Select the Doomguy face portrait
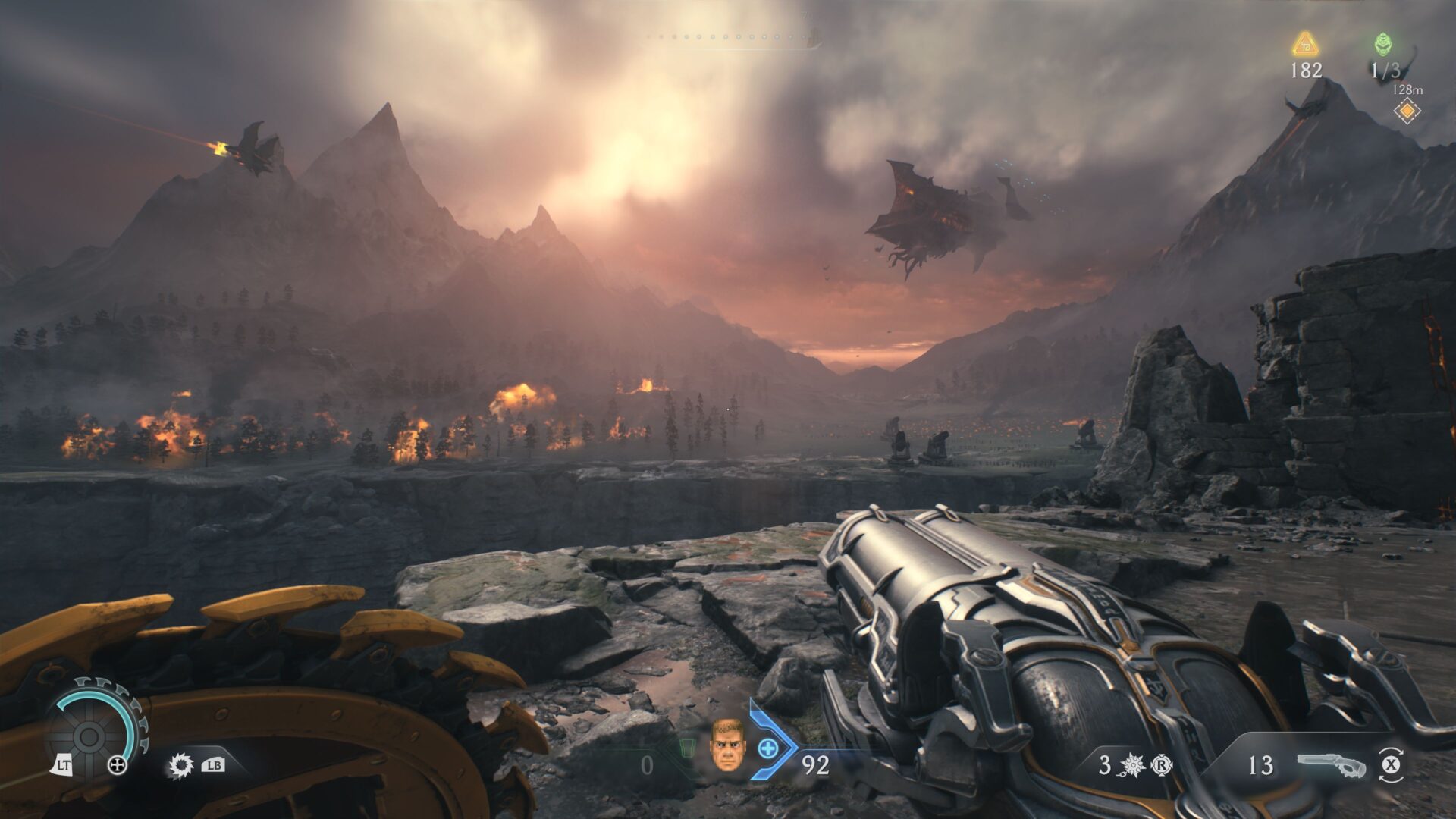This screenshot has height=819, width=1456. point(727,745)
